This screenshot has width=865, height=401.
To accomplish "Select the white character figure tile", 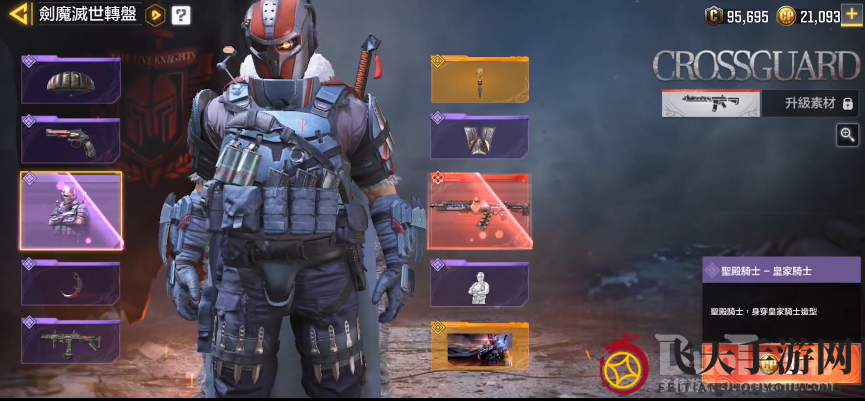I will click(x=479, y=284).
